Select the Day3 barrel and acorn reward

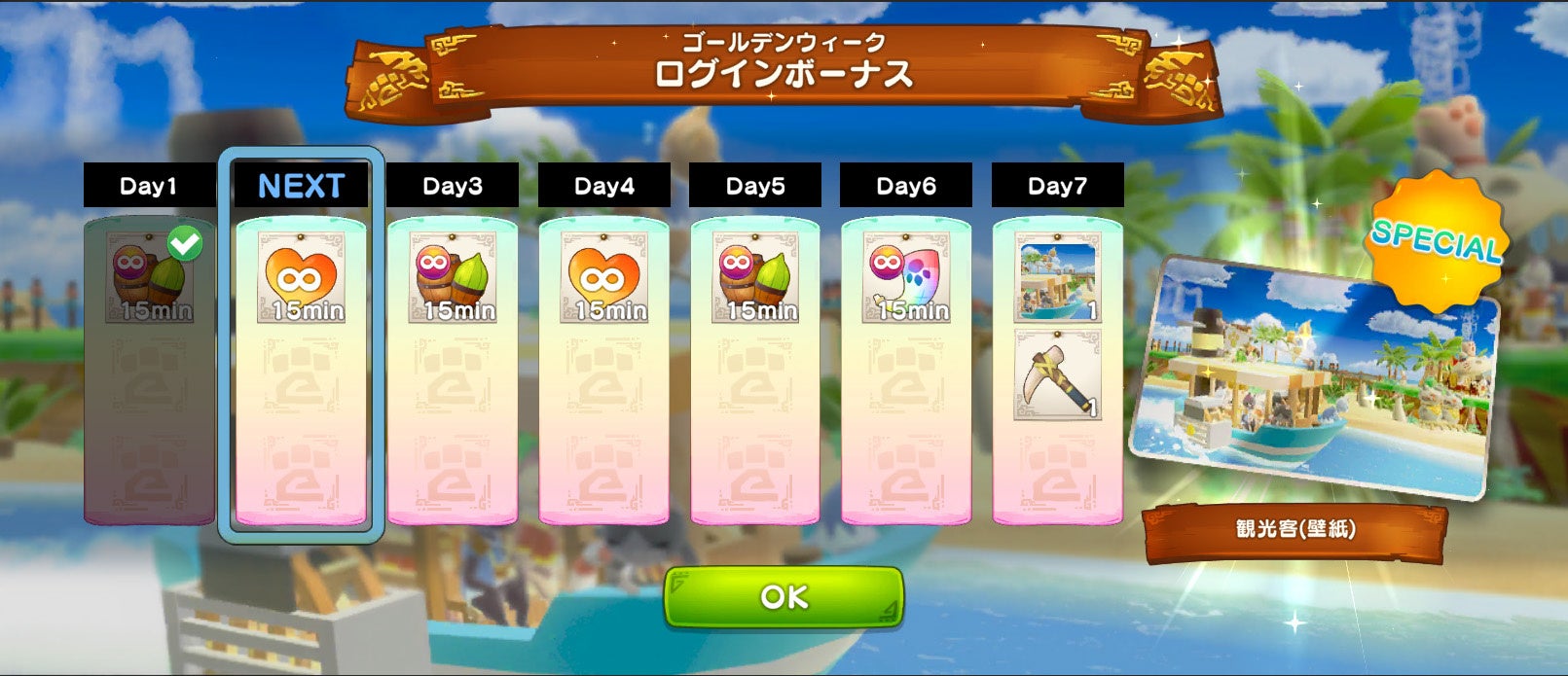click(x=453, y=277)
